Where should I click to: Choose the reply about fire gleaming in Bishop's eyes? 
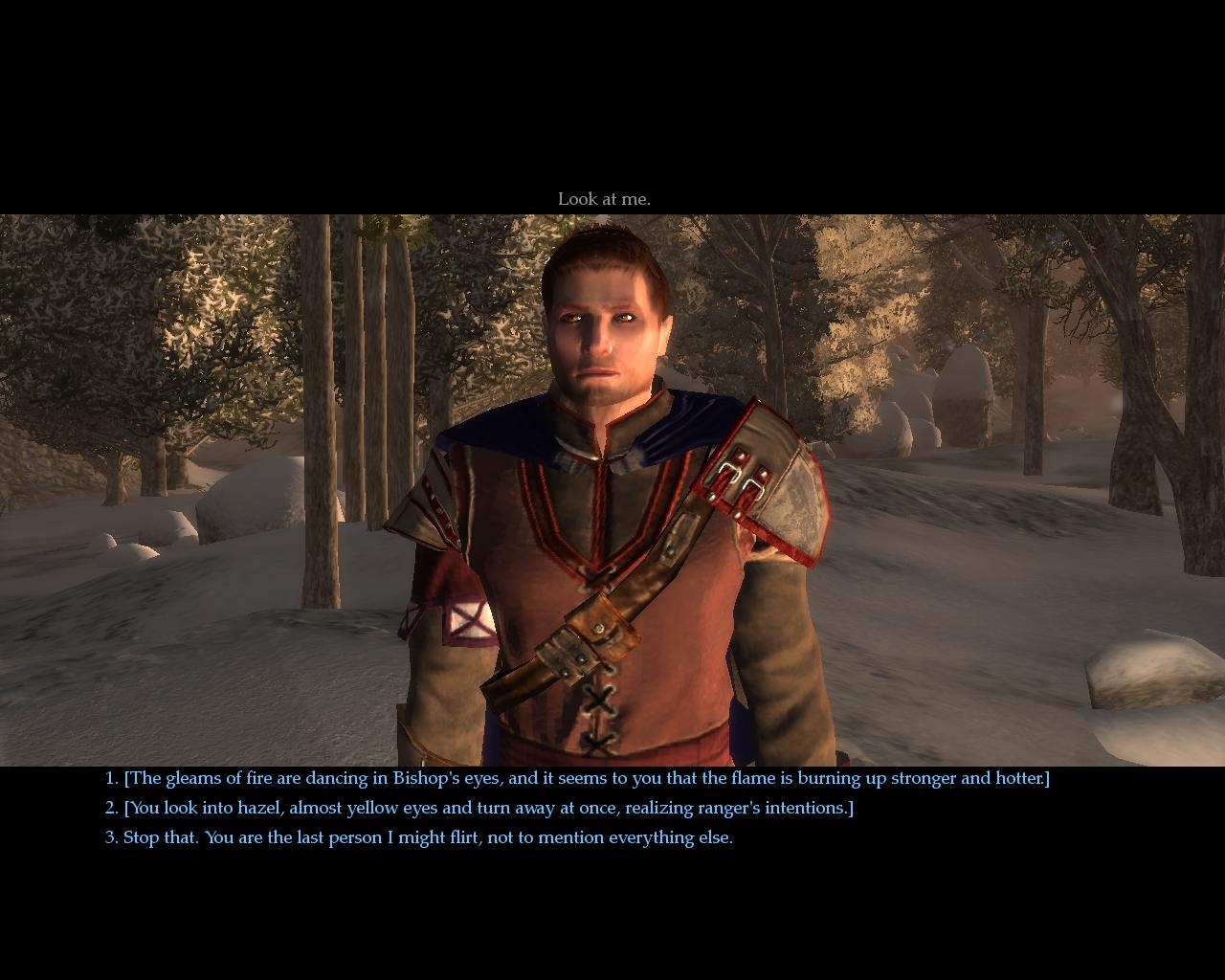point(577,778)
